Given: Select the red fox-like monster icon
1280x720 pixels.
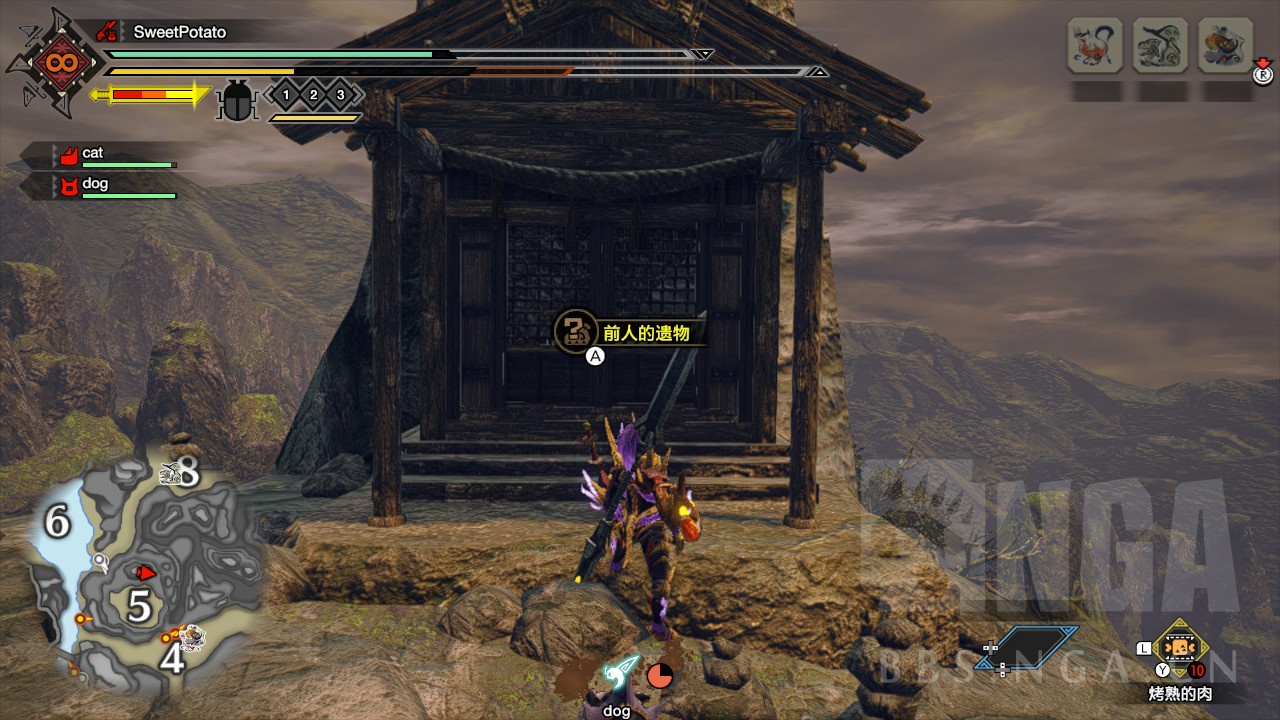Looking at the screenshot, I should 1094,45.
